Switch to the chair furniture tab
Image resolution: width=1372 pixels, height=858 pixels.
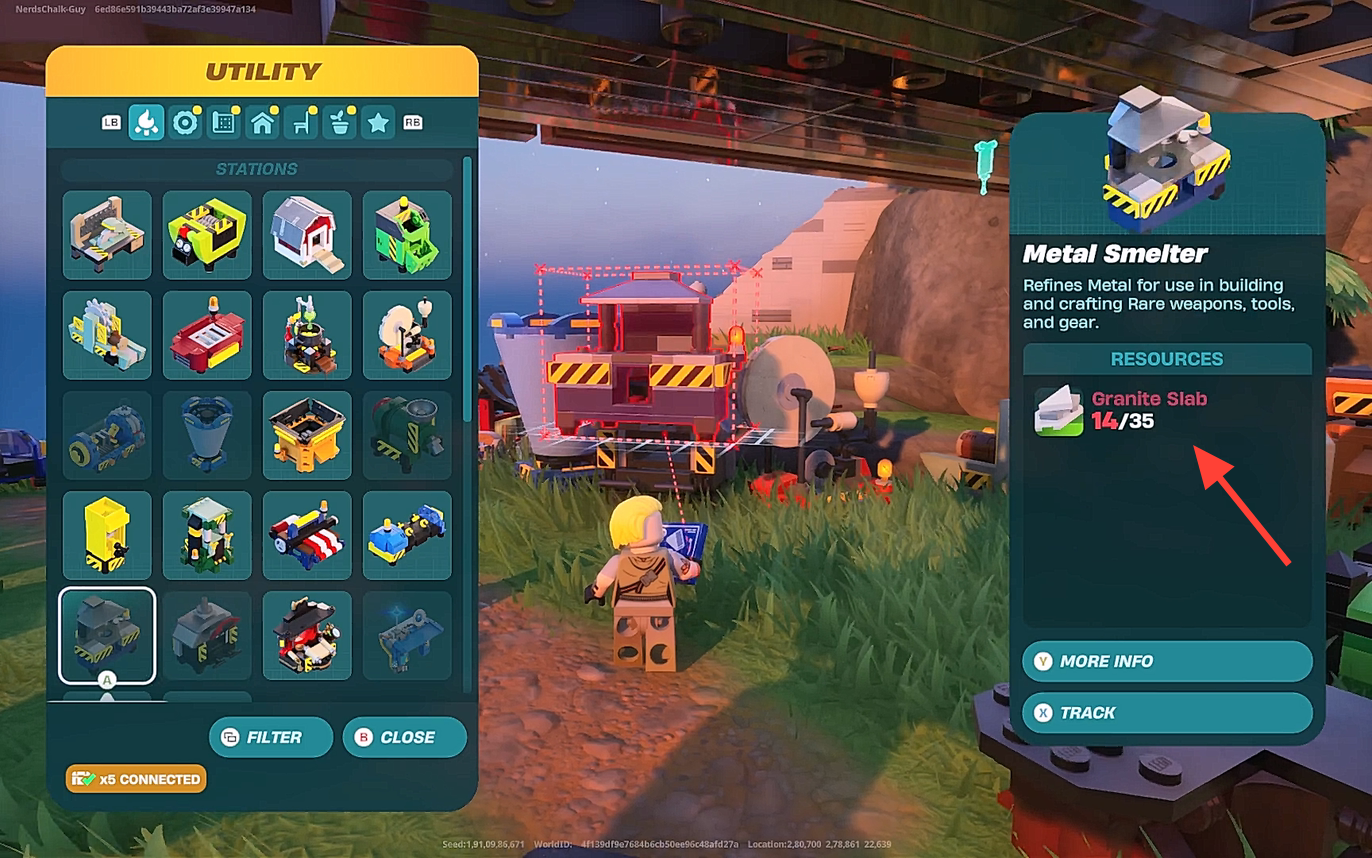(301, 124)
